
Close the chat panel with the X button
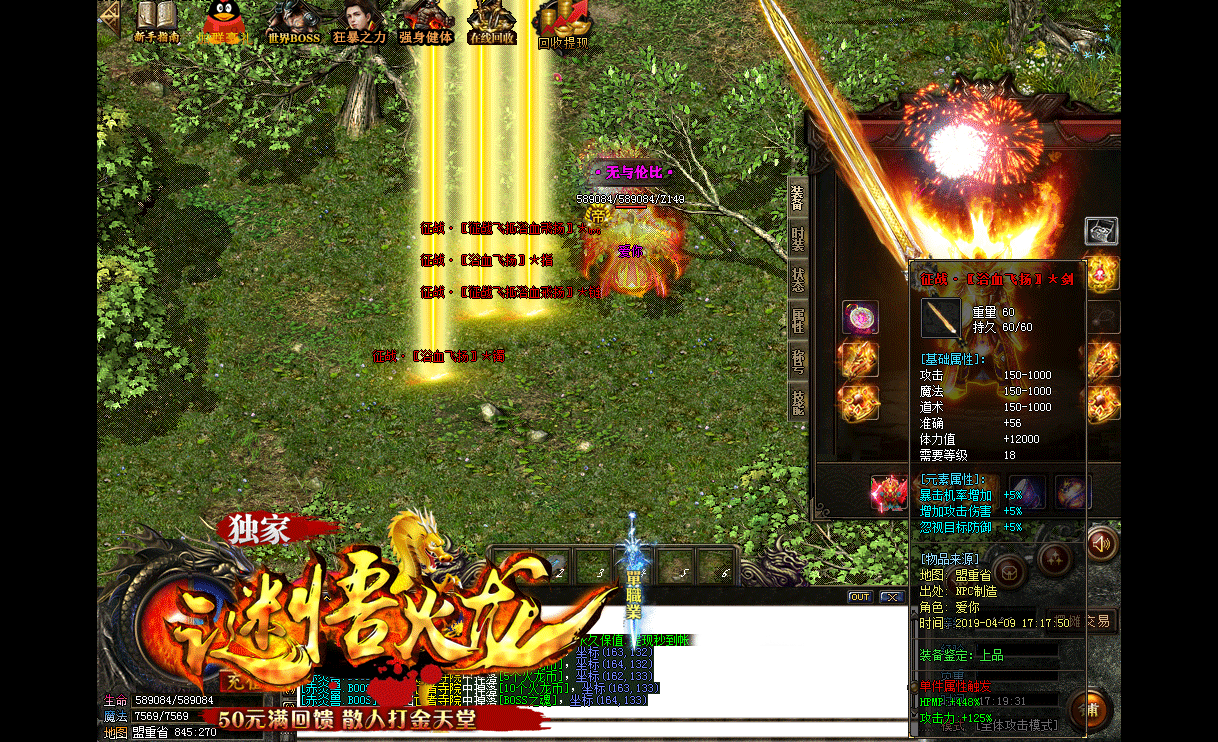[891, 597]
